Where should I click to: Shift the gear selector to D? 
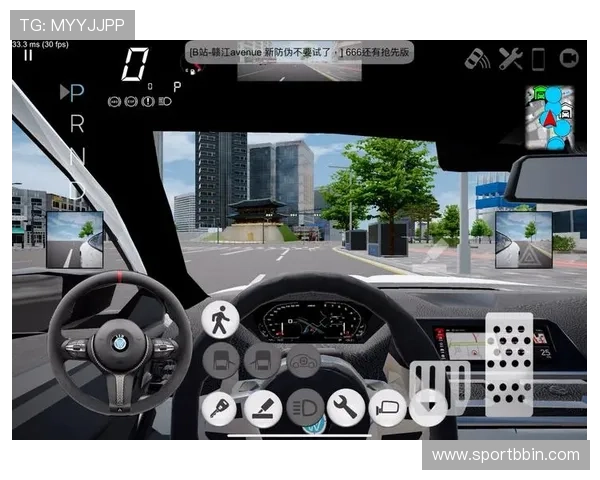(x=77, y=189)
